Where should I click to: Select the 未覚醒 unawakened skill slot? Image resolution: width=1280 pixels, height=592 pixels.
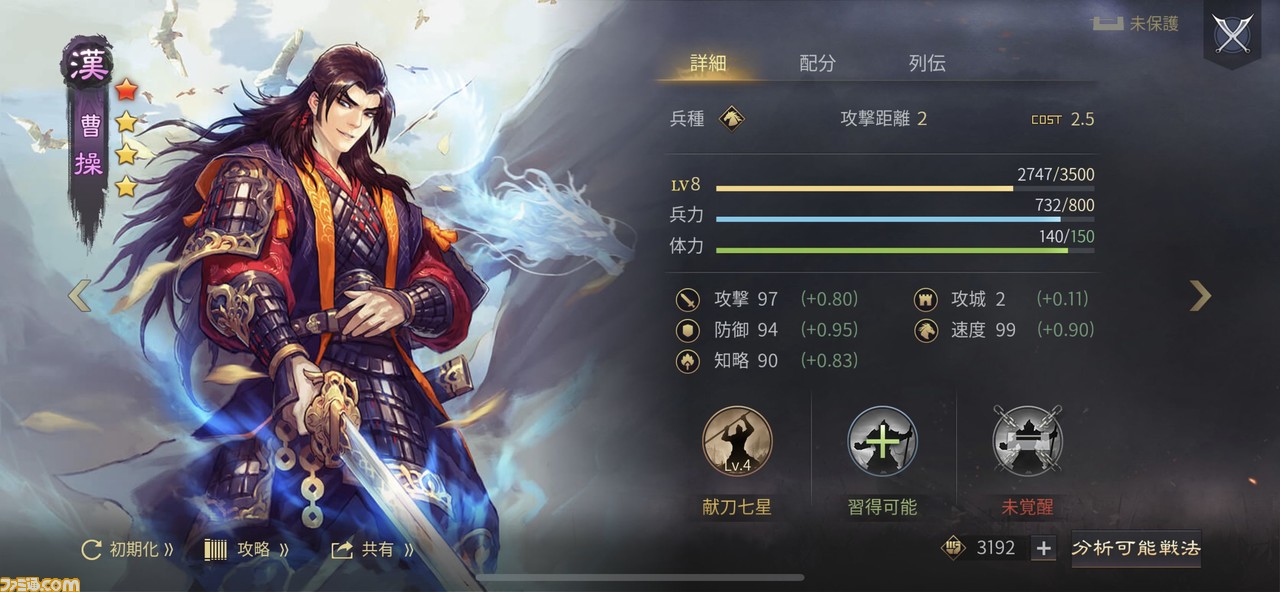tap(1027, 441)
